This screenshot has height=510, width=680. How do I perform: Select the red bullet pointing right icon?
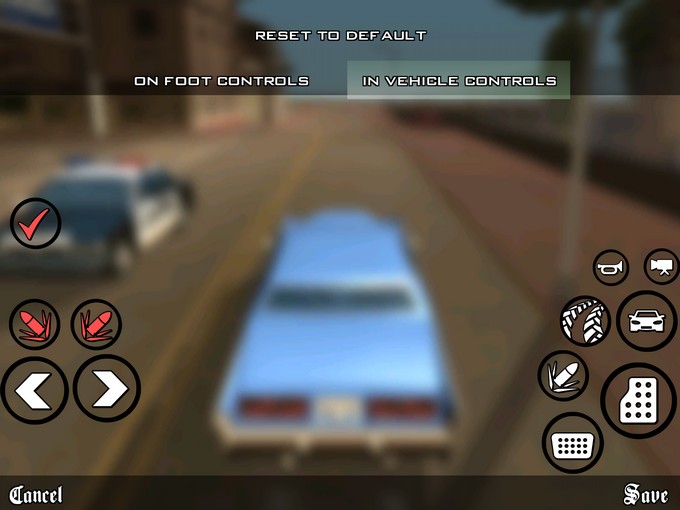pyautogui.click(x=96, y=325)
